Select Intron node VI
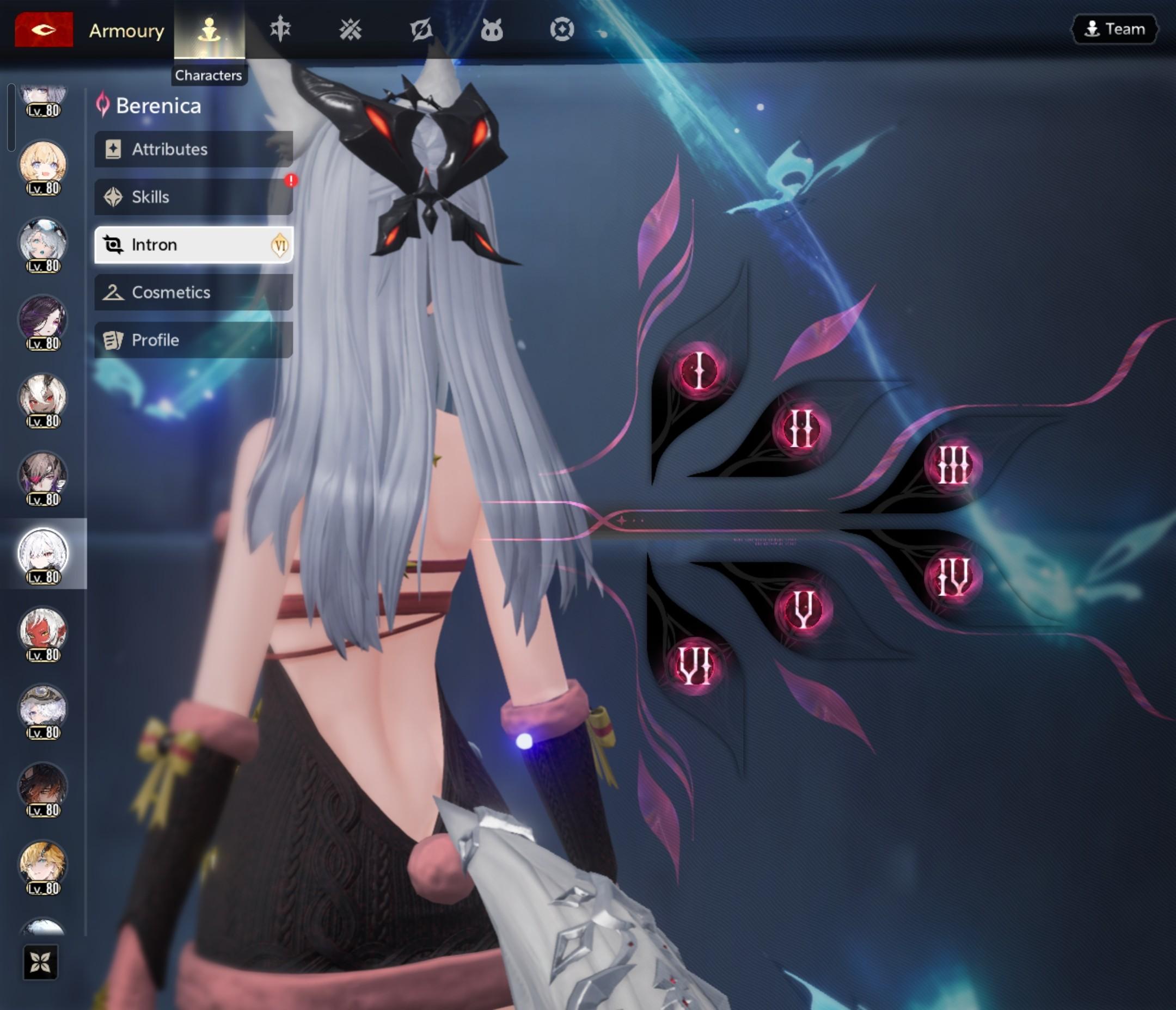 click(695, 664)
